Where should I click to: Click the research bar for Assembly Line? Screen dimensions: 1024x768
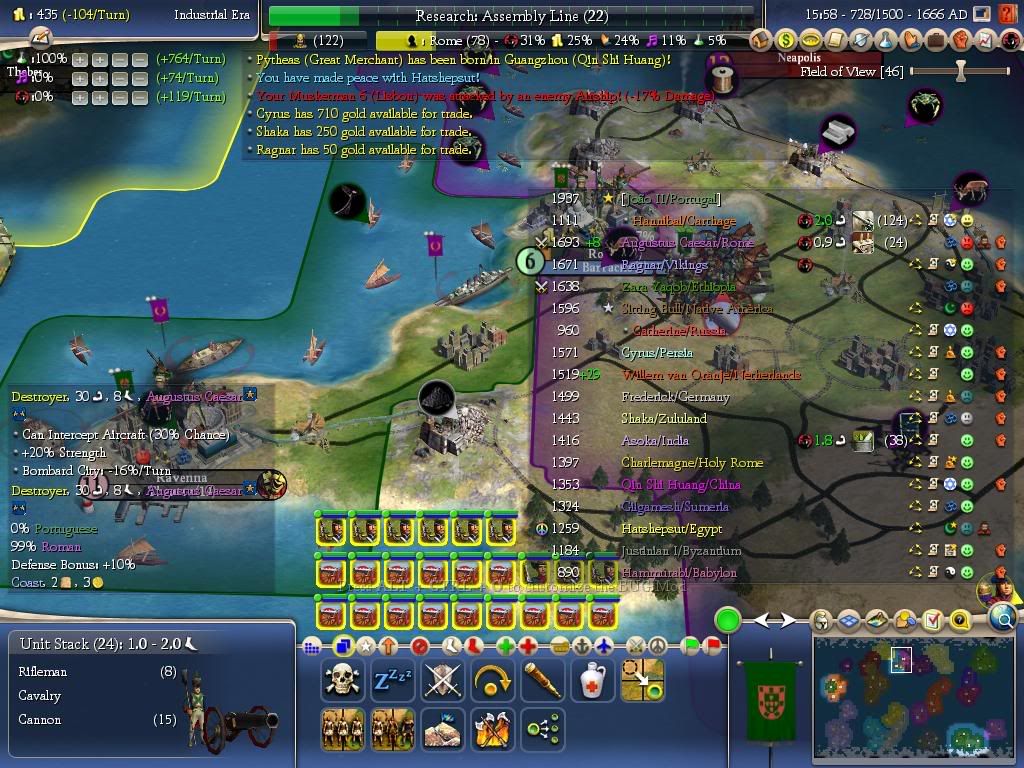point(511,16)
